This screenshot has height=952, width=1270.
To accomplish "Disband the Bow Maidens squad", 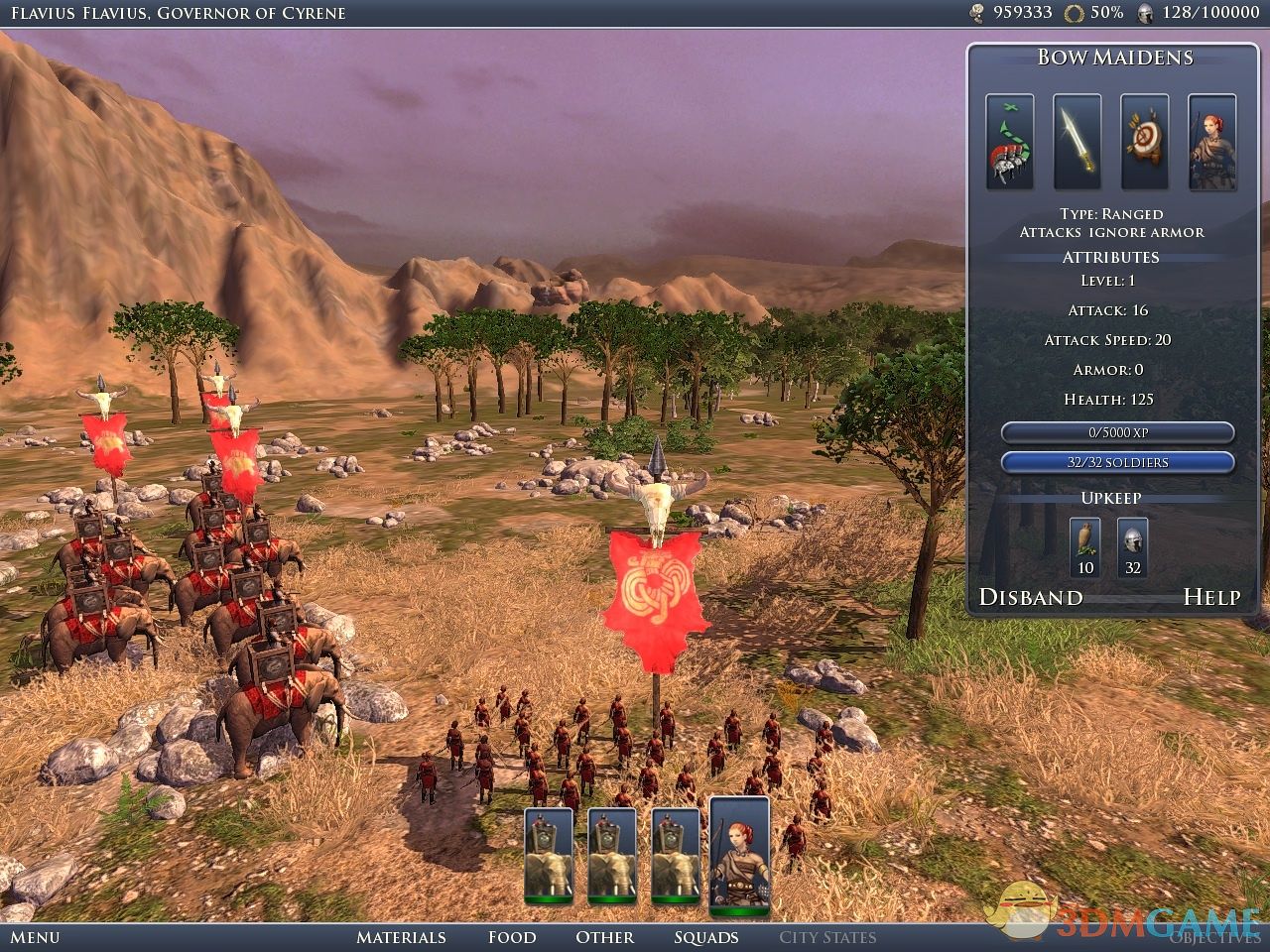I will [1031, 597].
